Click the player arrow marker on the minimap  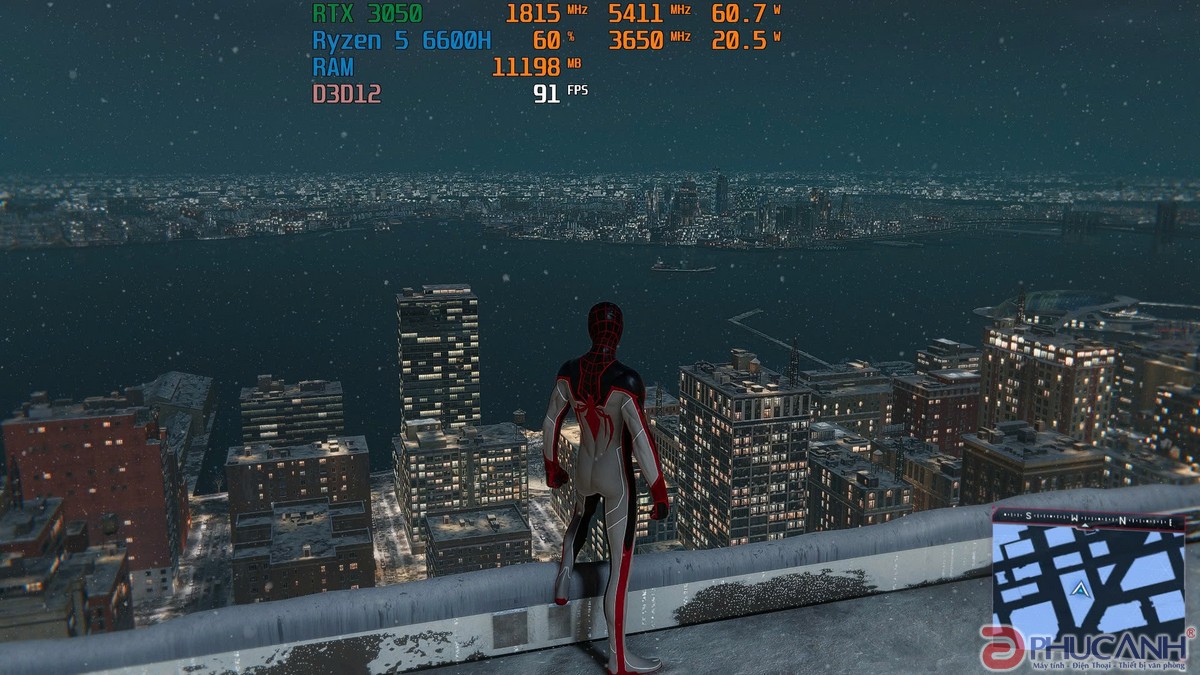(1080, 590)
